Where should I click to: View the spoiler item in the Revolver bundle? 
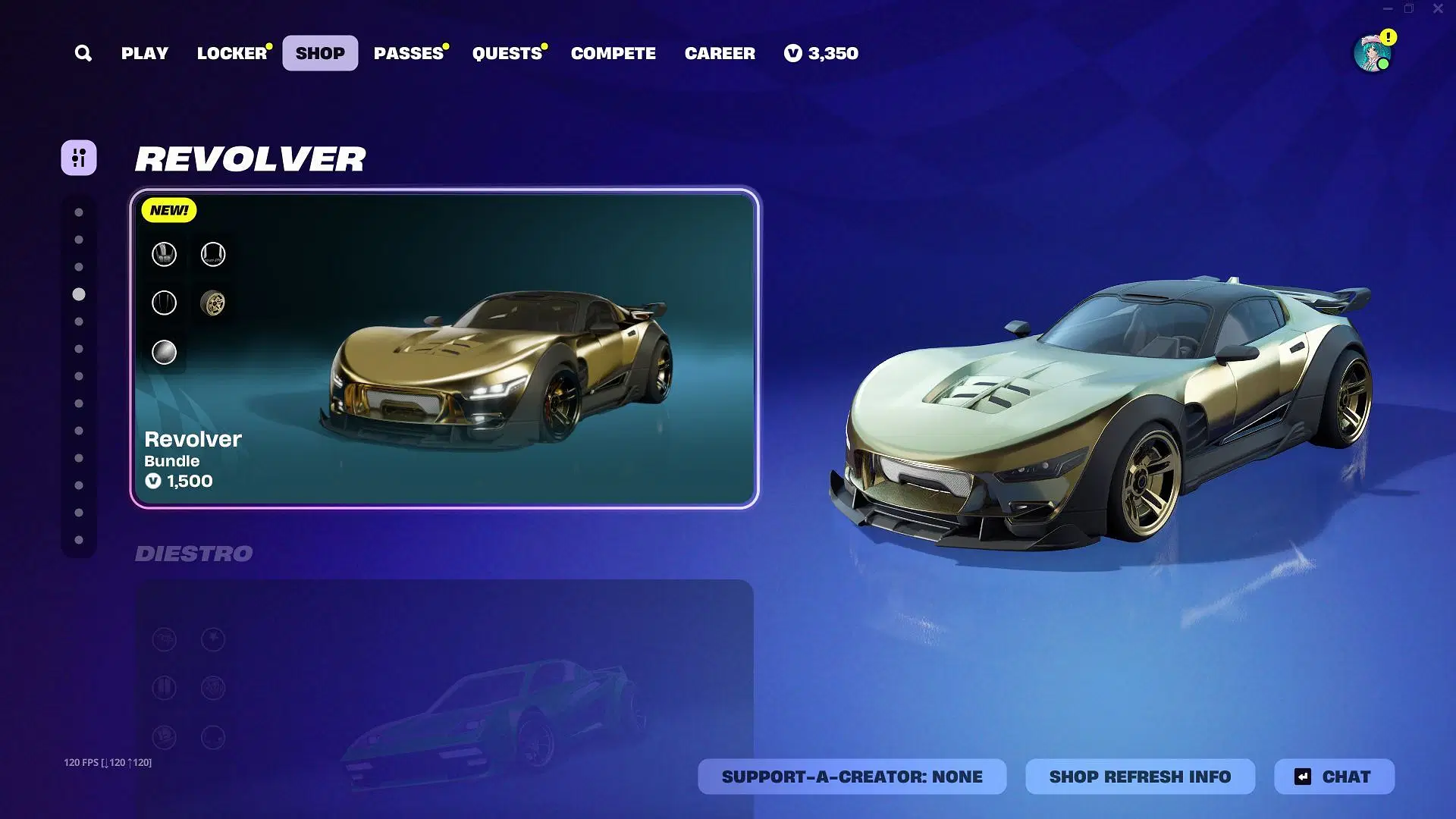[212, 255]
